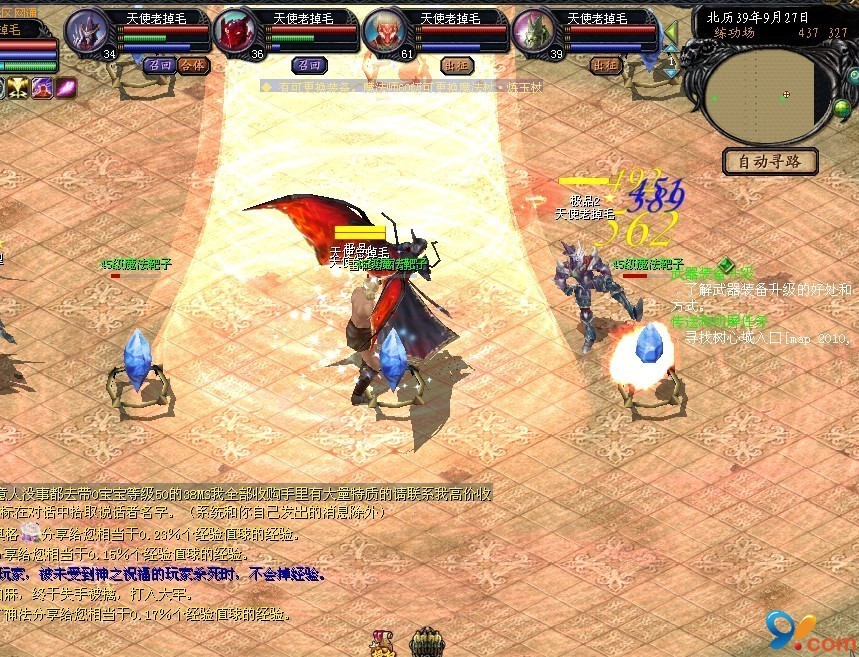The height and width of the screenshot is (657, 859).
Task: Select the level 61 pet portrait
Action: click(x=385, y=31)
